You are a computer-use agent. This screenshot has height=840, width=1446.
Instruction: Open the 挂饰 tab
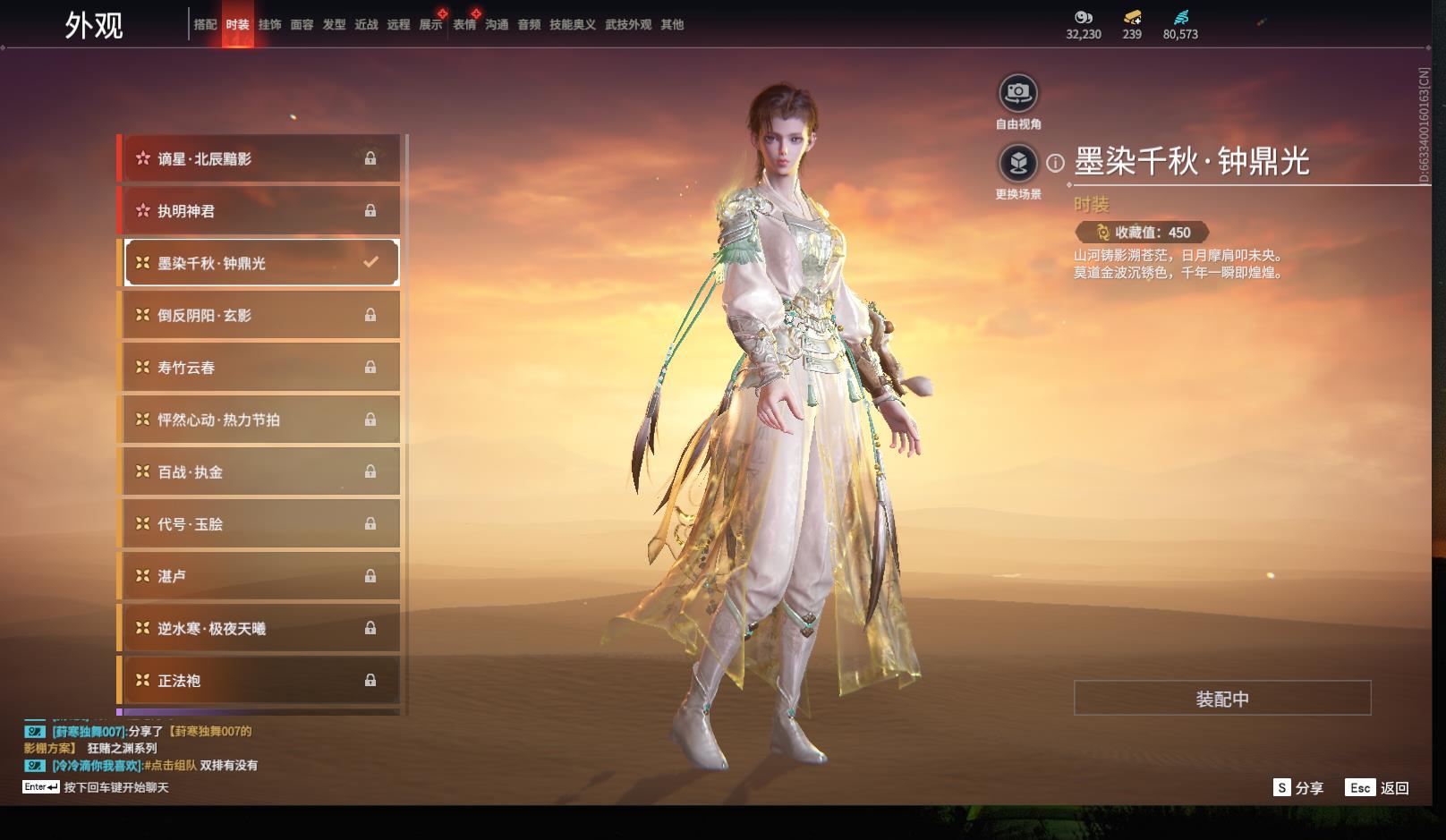pyautogui.click(x=269, y=25)
